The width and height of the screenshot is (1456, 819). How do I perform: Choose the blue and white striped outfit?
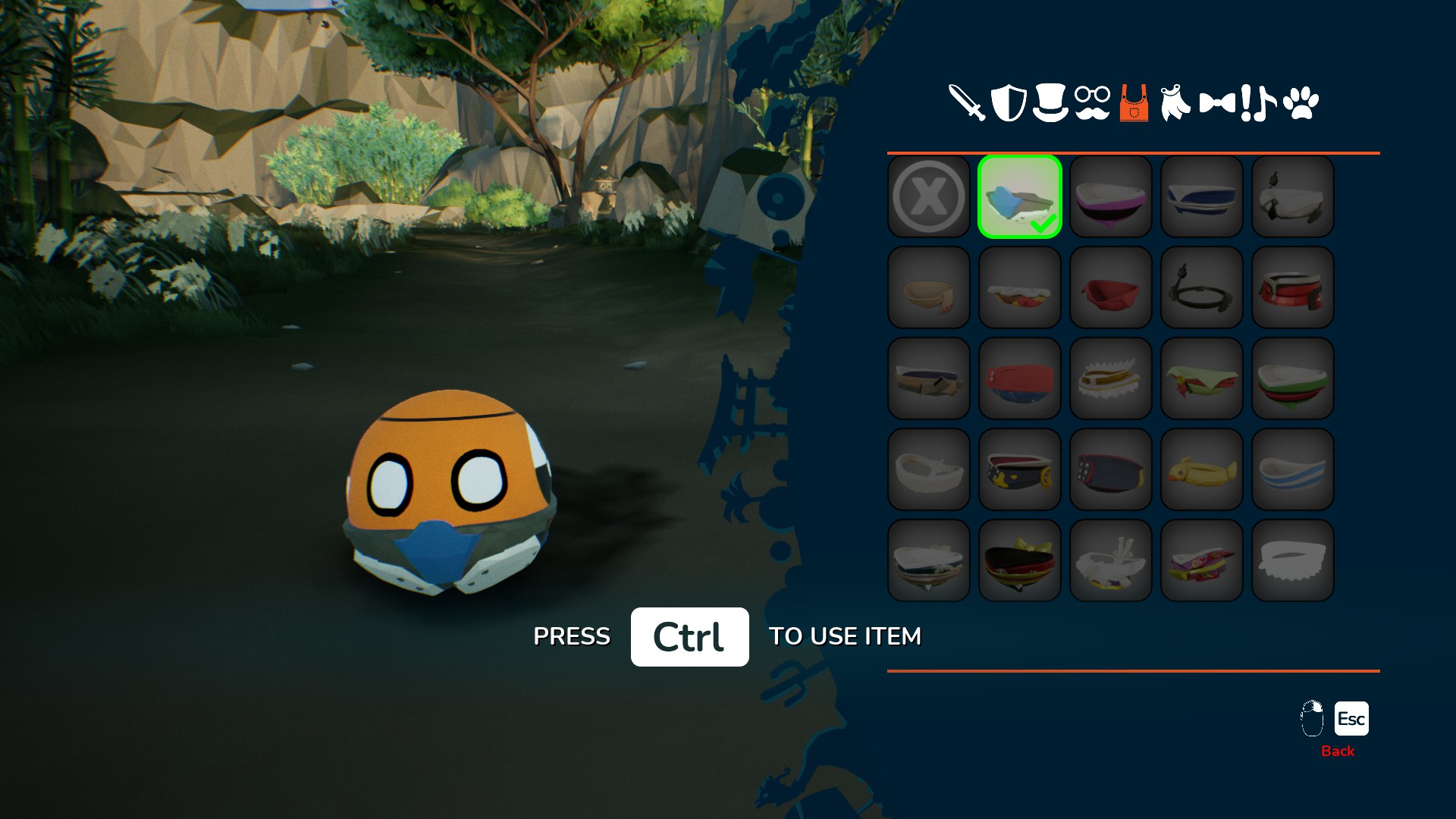(x=1293, y=469)
